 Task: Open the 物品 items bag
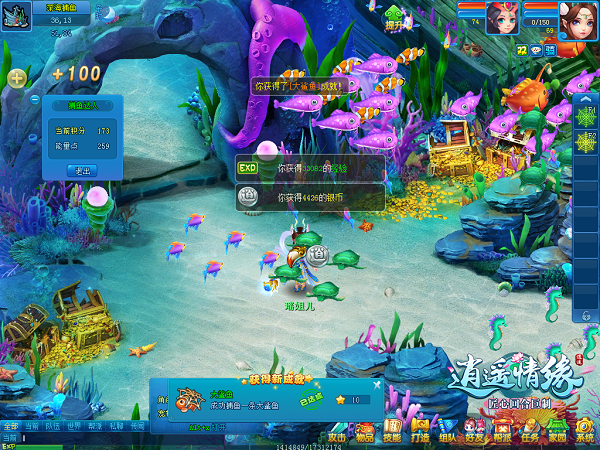click(365, 433)
